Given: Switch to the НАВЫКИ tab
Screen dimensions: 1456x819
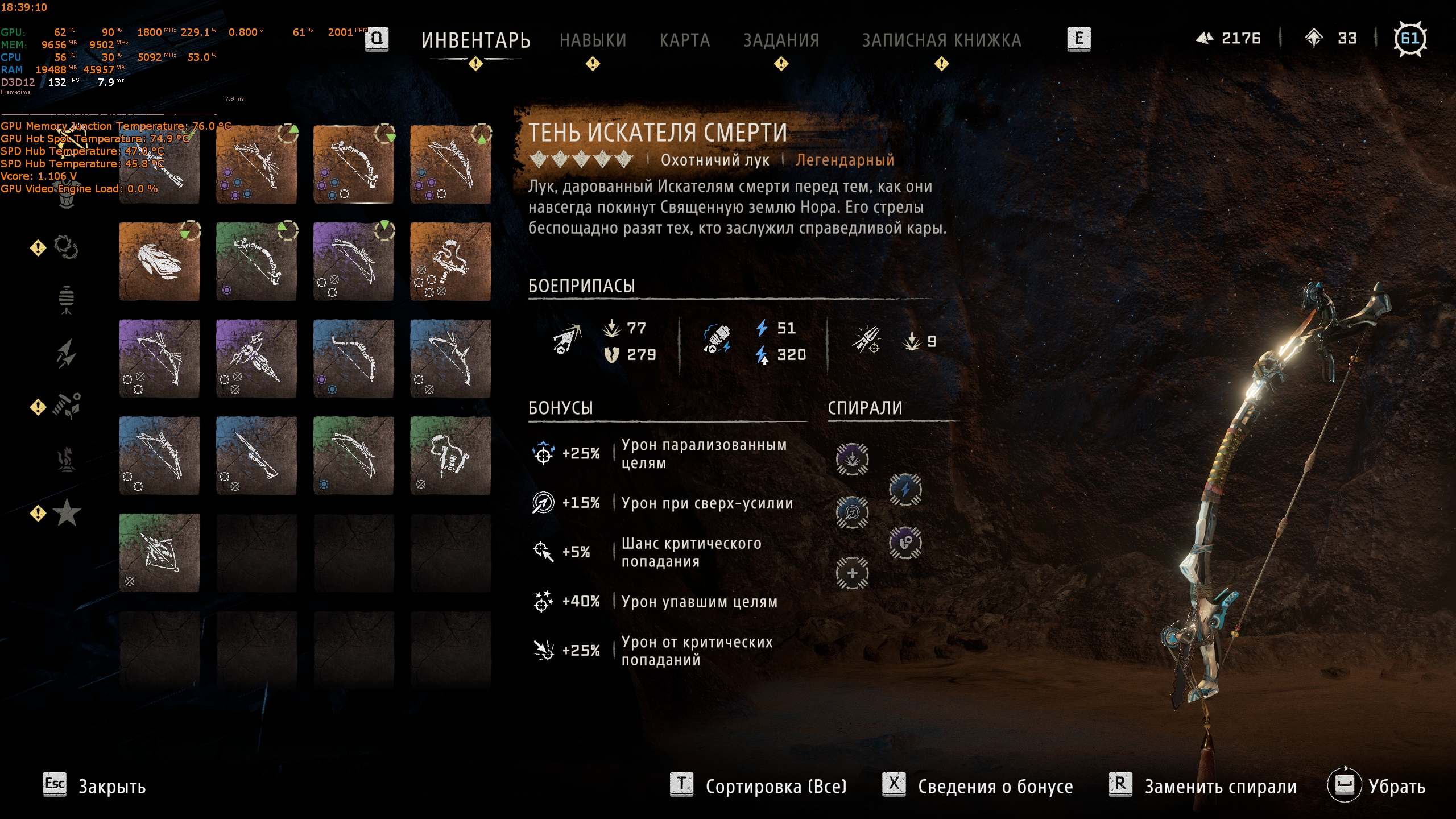Looking at the screenshot, I should (x=593, y=40).
